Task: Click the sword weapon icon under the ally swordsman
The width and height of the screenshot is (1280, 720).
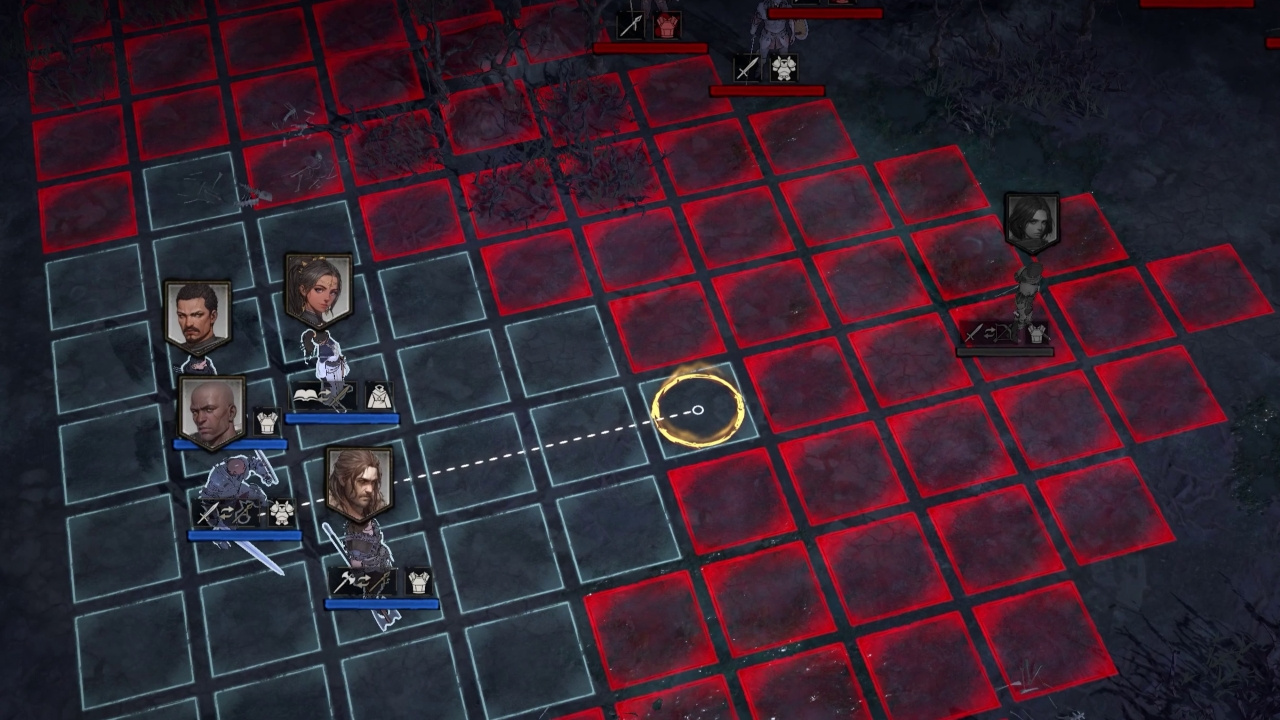Action: (208, 511)
